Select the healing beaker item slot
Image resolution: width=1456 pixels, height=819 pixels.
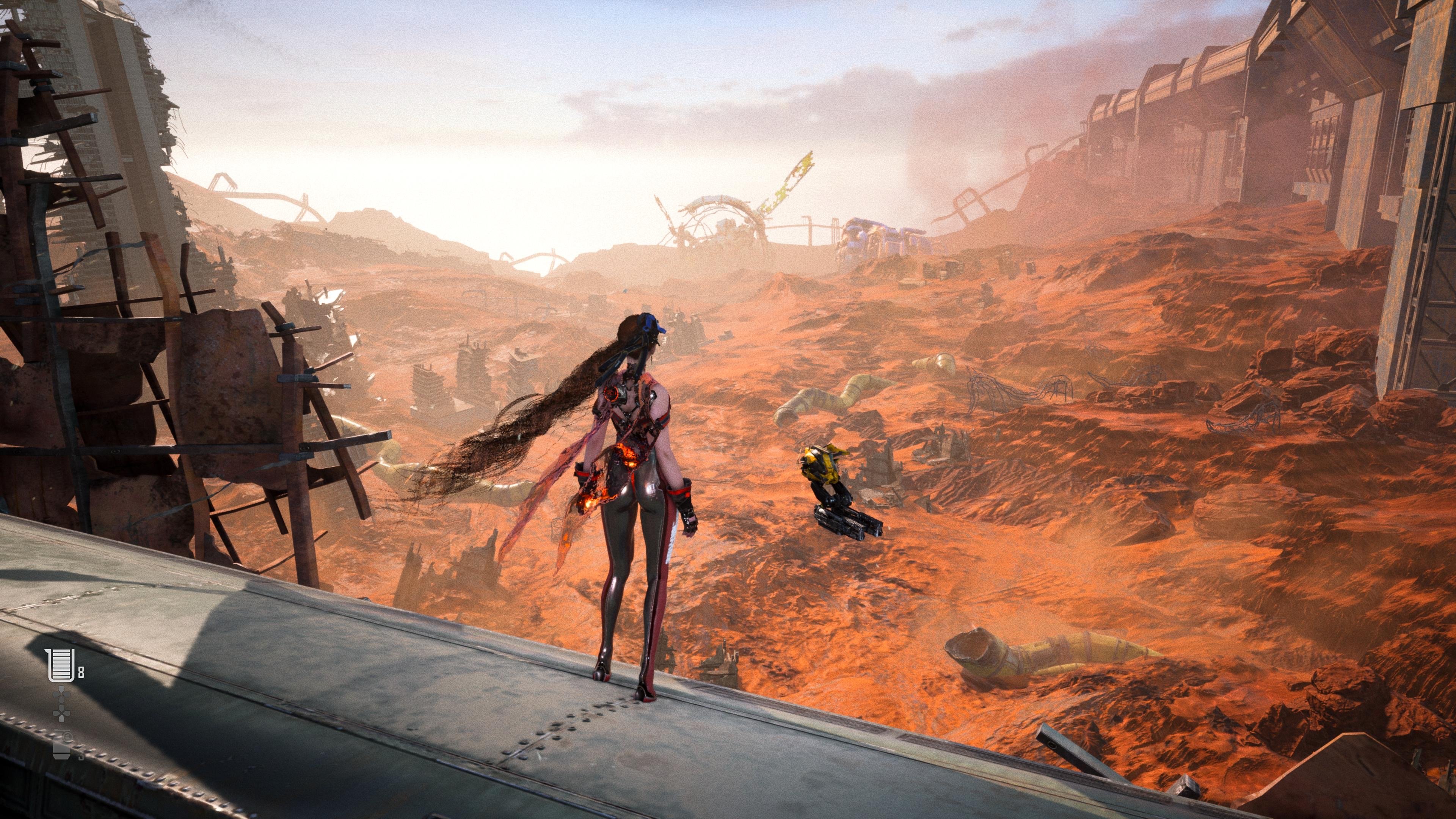61,665
